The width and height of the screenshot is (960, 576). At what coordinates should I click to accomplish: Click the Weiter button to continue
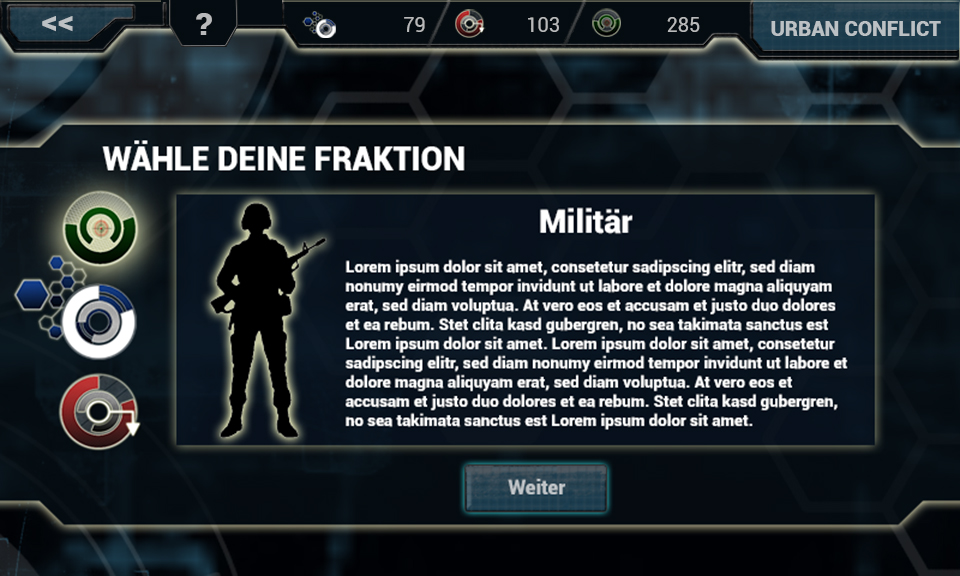point(536,488)
